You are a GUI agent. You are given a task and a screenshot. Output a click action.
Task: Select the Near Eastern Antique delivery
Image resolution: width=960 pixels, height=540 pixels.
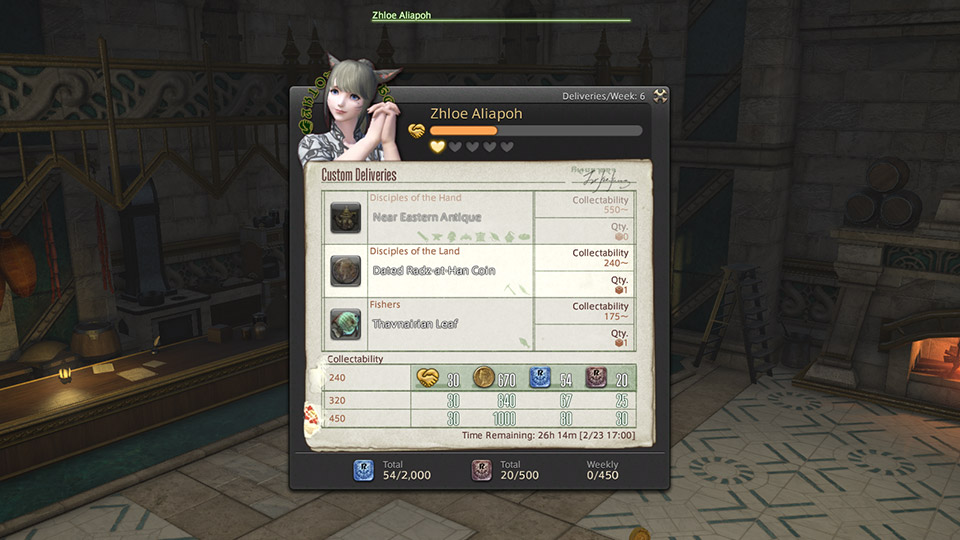tap(427, 217)
